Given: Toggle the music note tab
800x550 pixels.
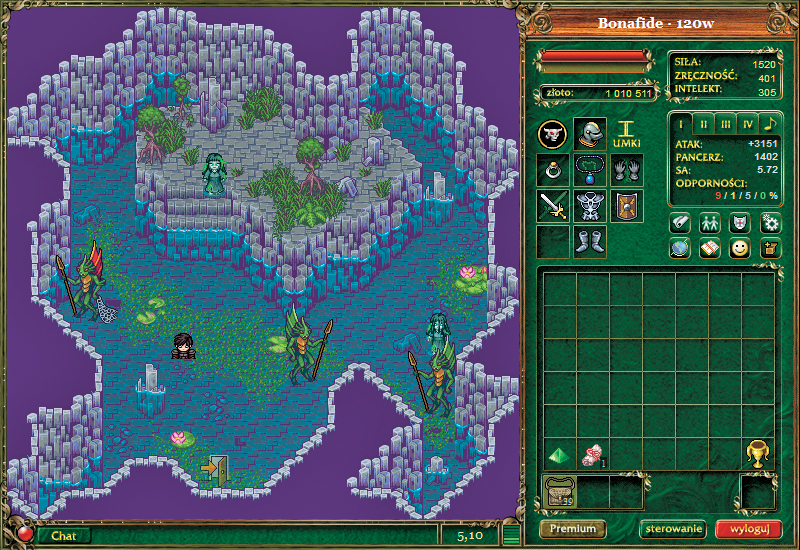Looking at the screenshot, I should click(x=769, y=124).
